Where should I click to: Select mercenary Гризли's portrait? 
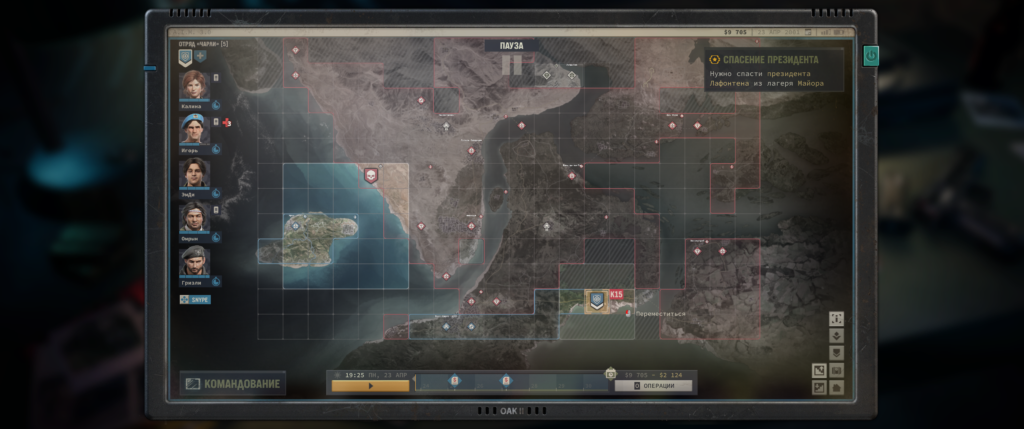pos(194,261)
